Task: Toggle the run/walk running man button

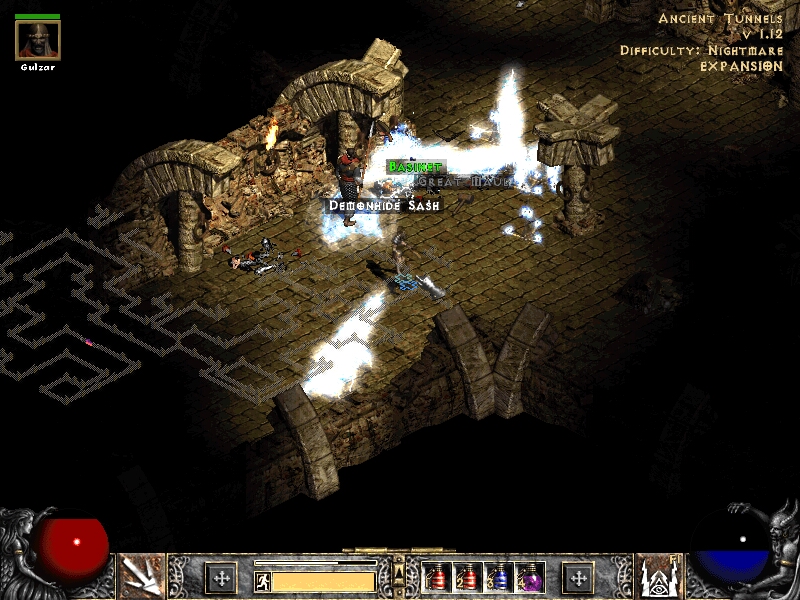Action: 263,581
